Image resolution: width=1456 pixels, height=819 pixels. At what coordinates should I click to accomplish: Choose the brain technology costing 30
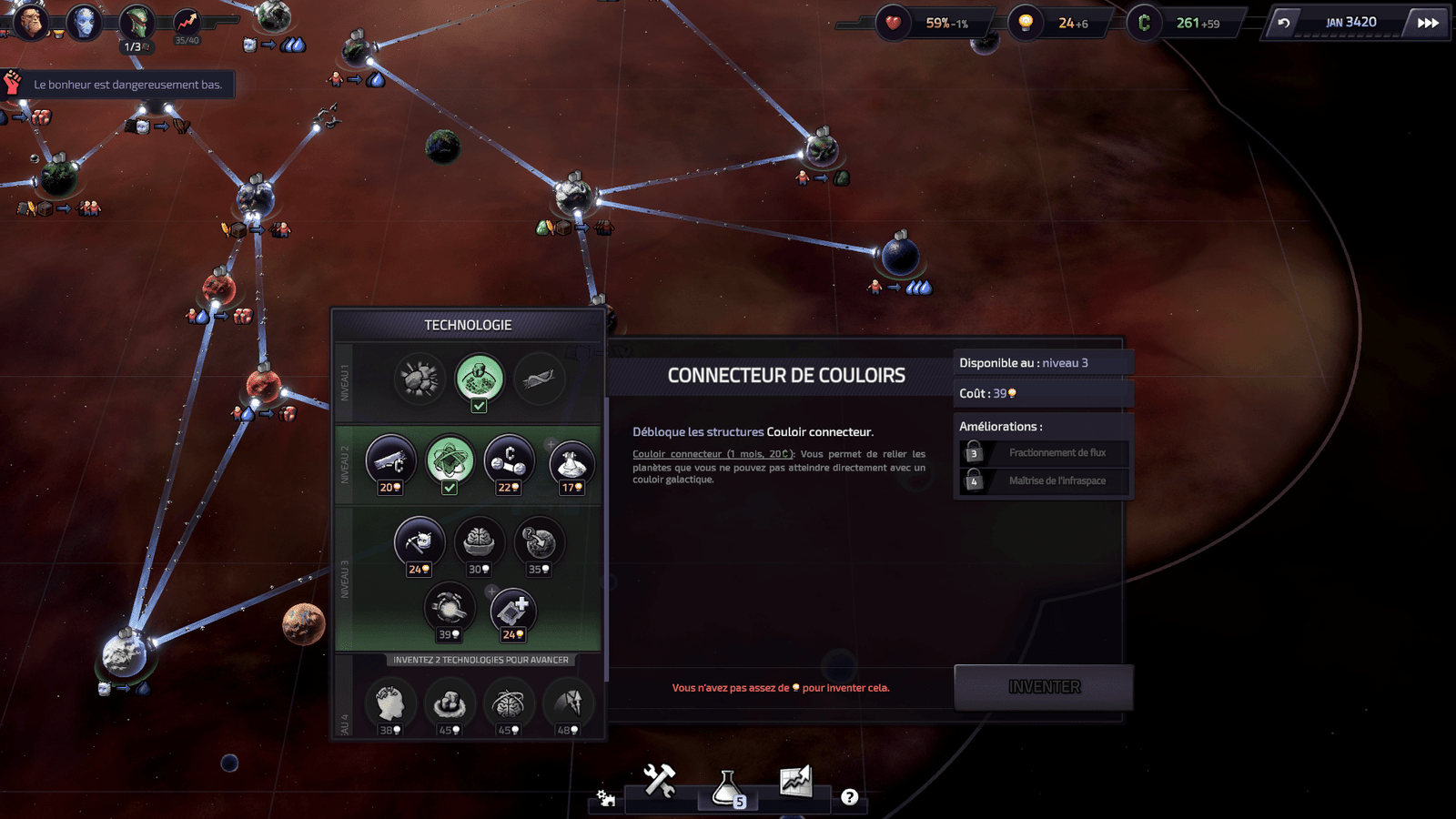(x=479, y=541)
